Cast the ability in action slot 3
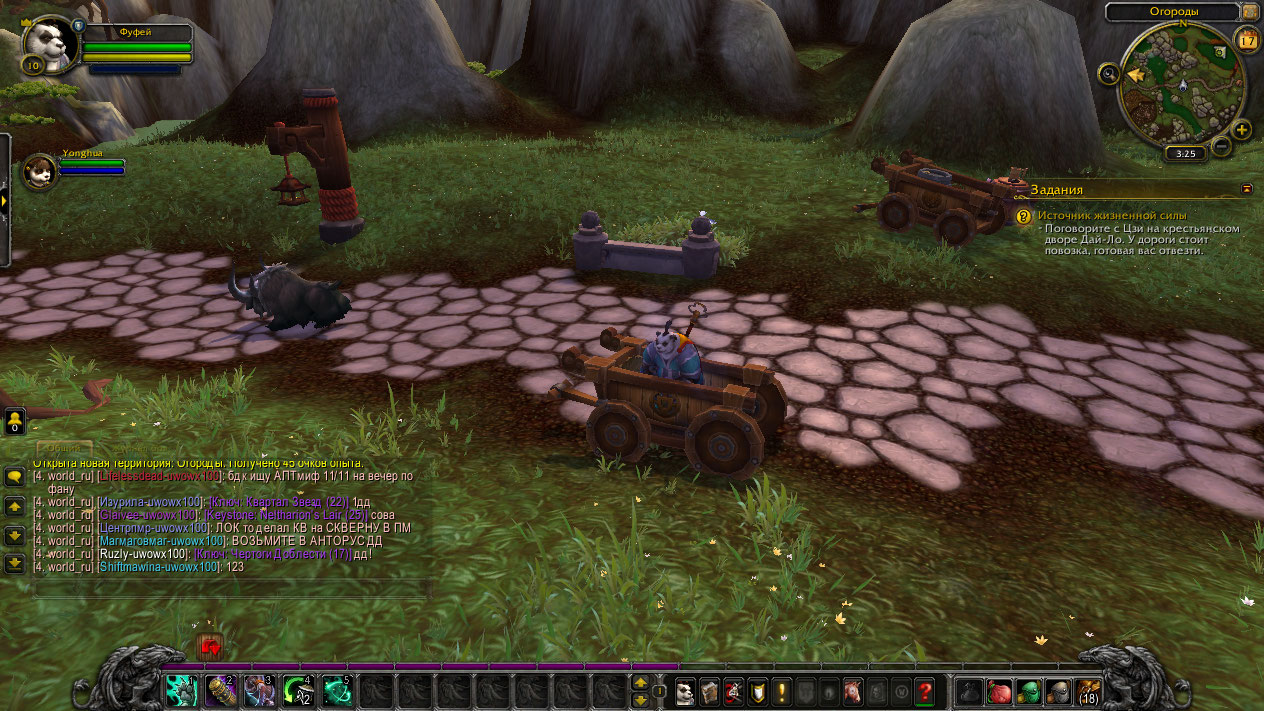This screenshot has width=1264, height=711. [259, 690]
